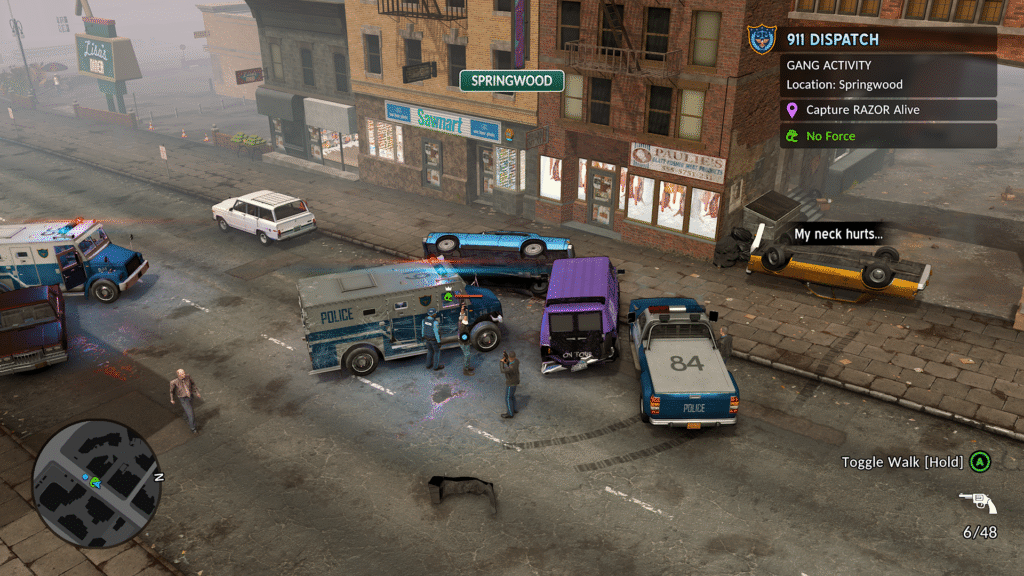Click the police badge icon
1024x576 pixels.
coord(762,41)
